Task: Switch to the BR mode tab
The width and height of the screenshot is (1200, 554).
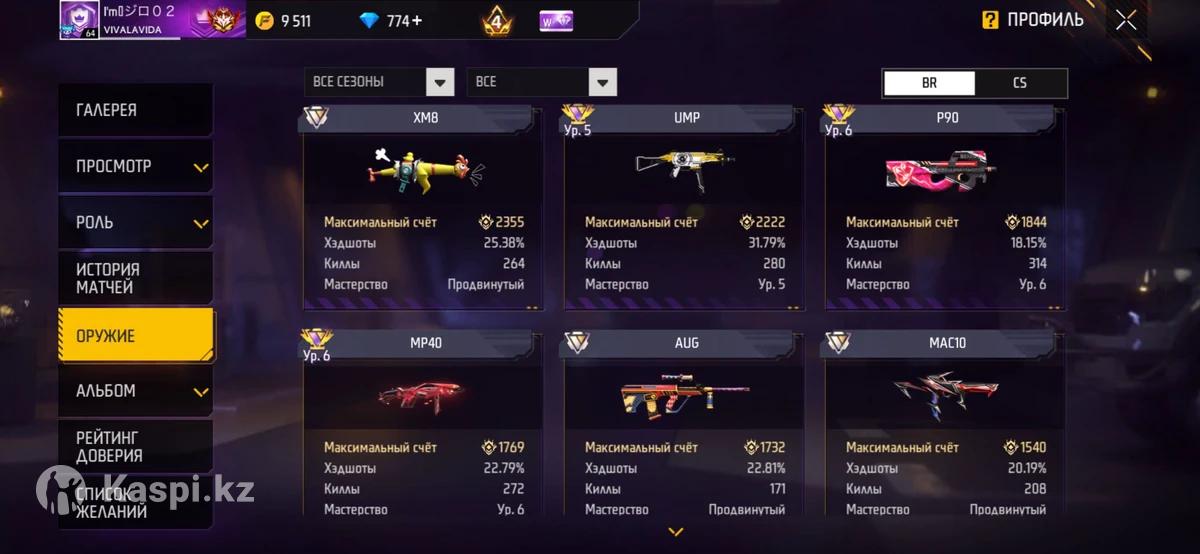Action: 929,83
